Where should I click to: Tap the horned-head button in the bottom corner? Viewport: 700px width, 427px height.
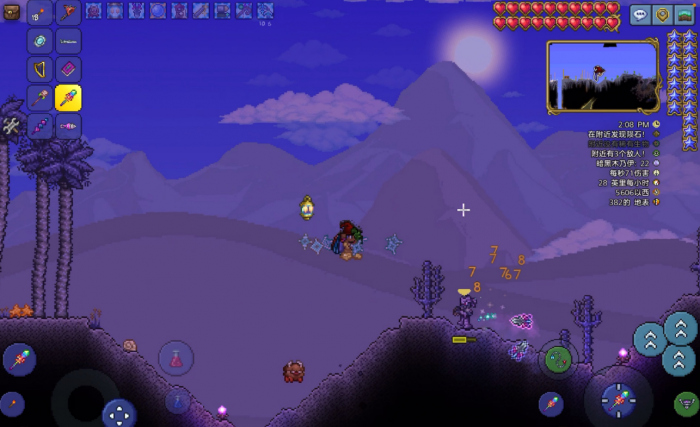(x=686, y=404)
